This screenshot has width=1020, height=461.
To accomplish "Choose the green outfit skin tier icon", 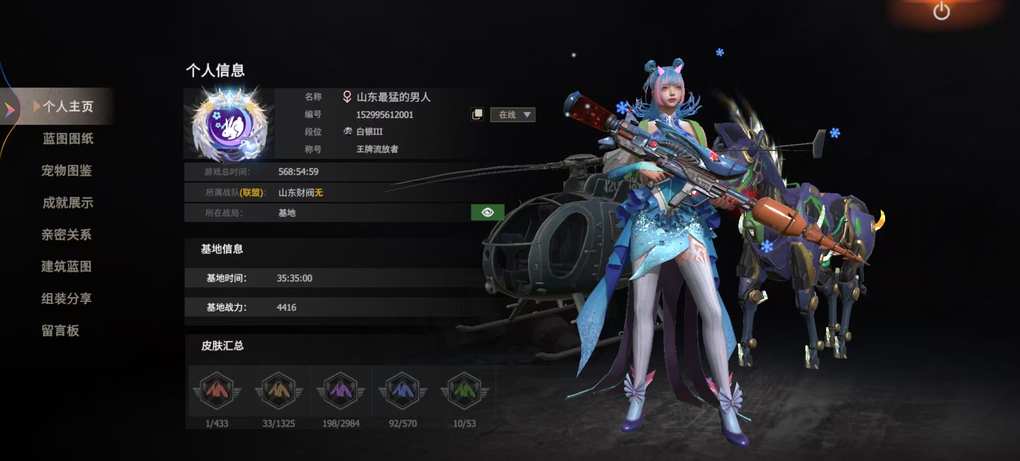I will [x=464, y=389].
